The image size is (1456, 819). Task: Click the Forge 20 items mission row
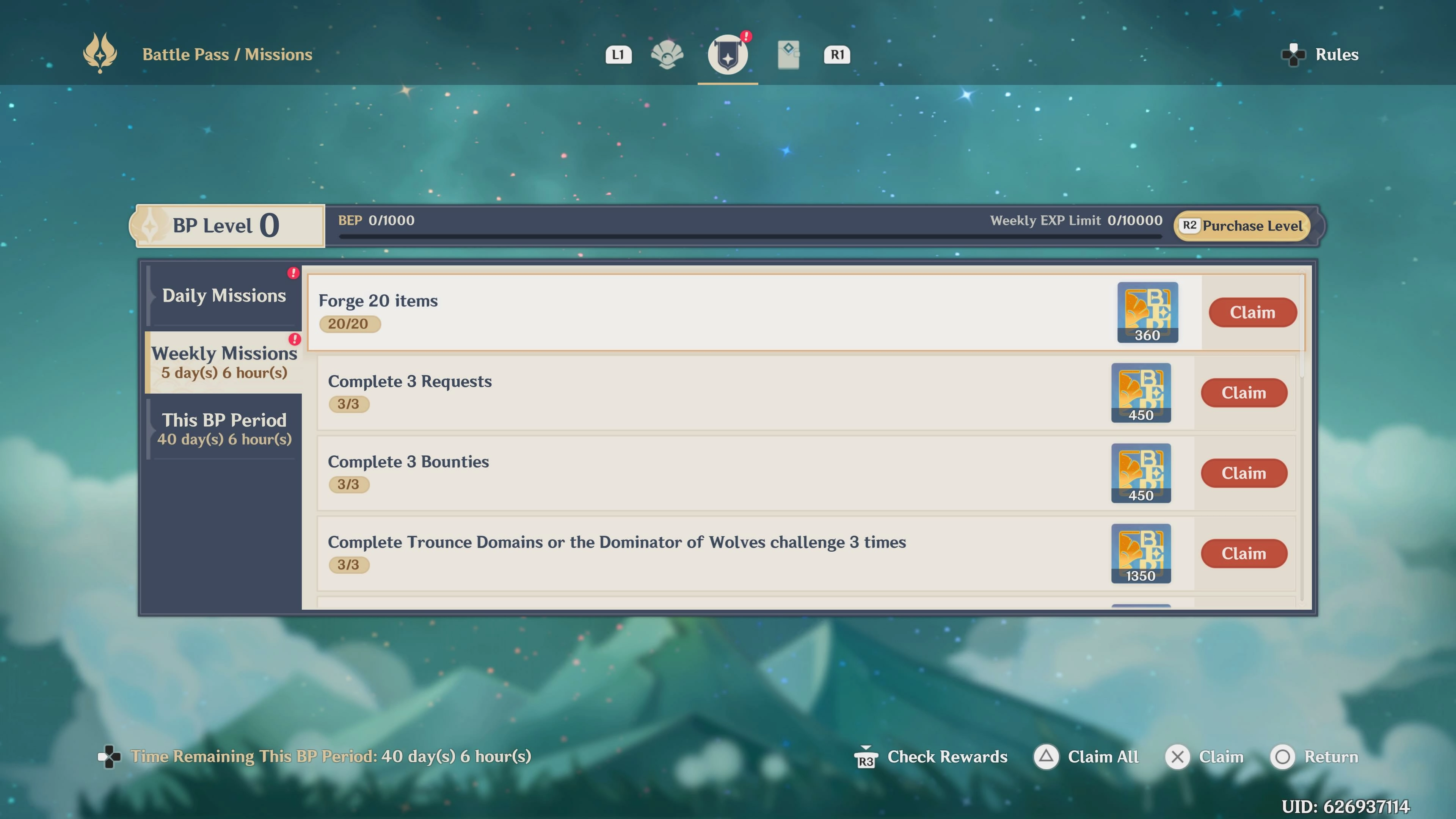(678, 312)
